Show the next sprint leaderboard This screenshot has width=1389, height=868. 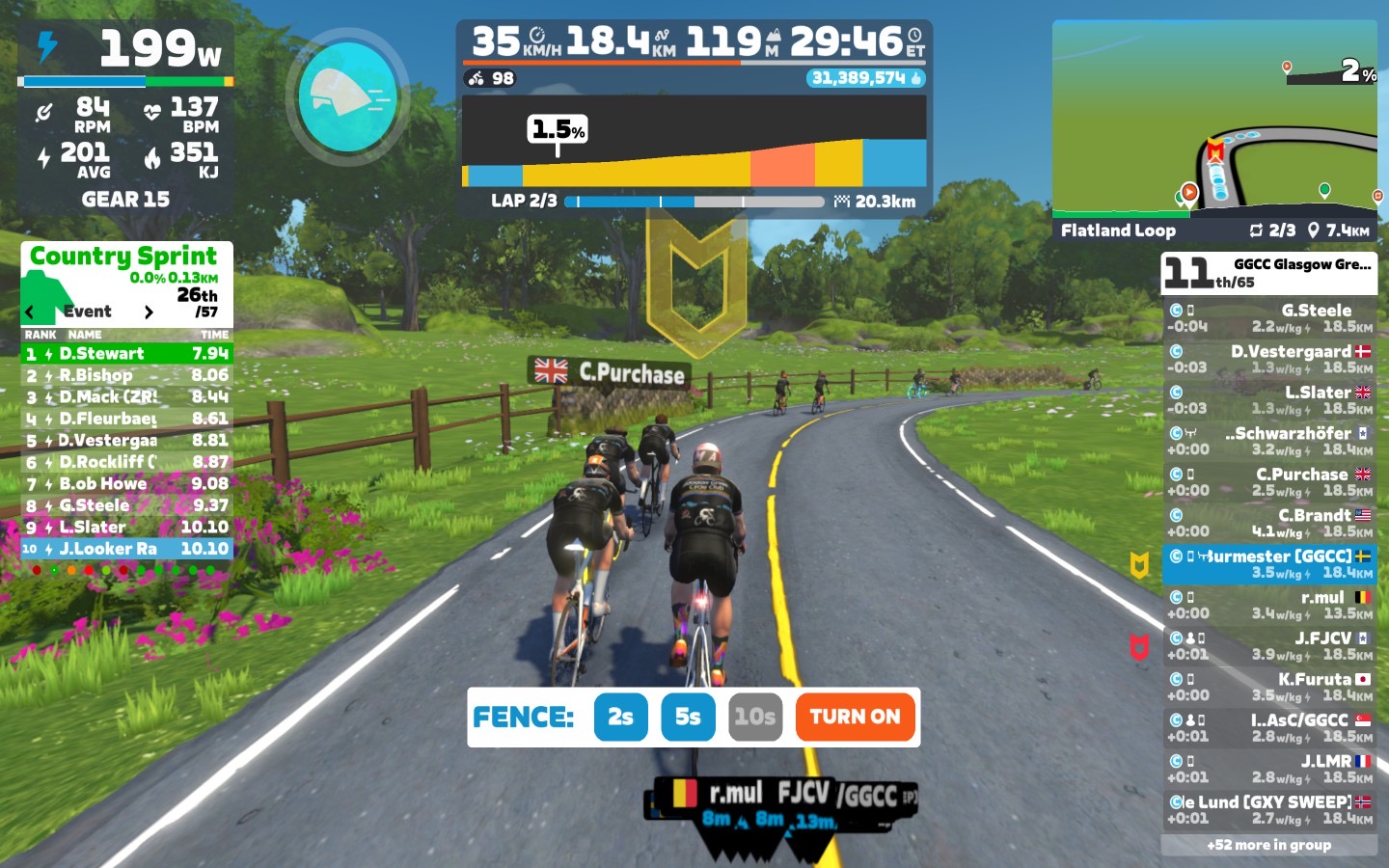(149, 312)
